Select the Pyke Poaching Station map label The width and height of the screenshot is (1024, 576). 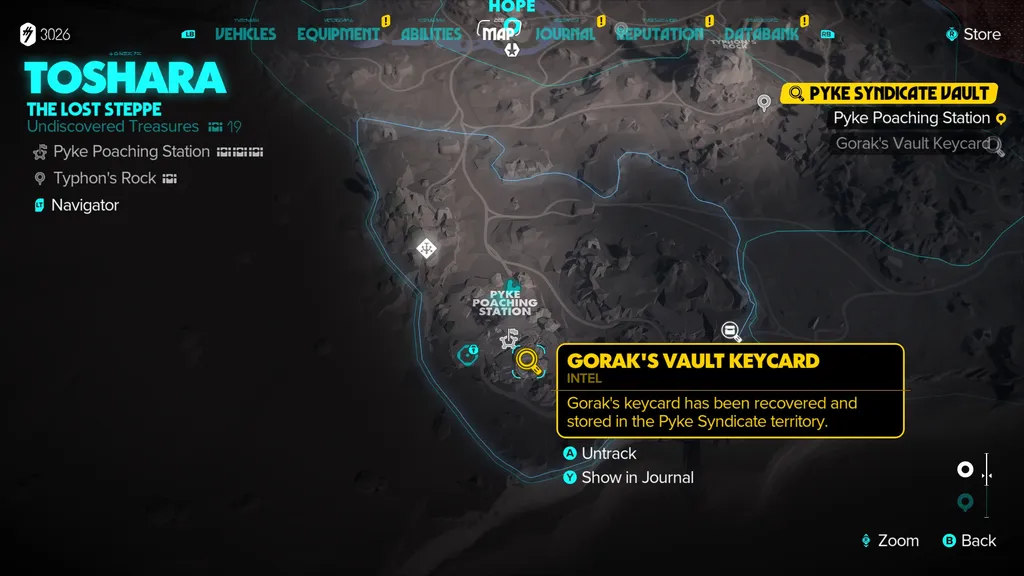[505, 303]
